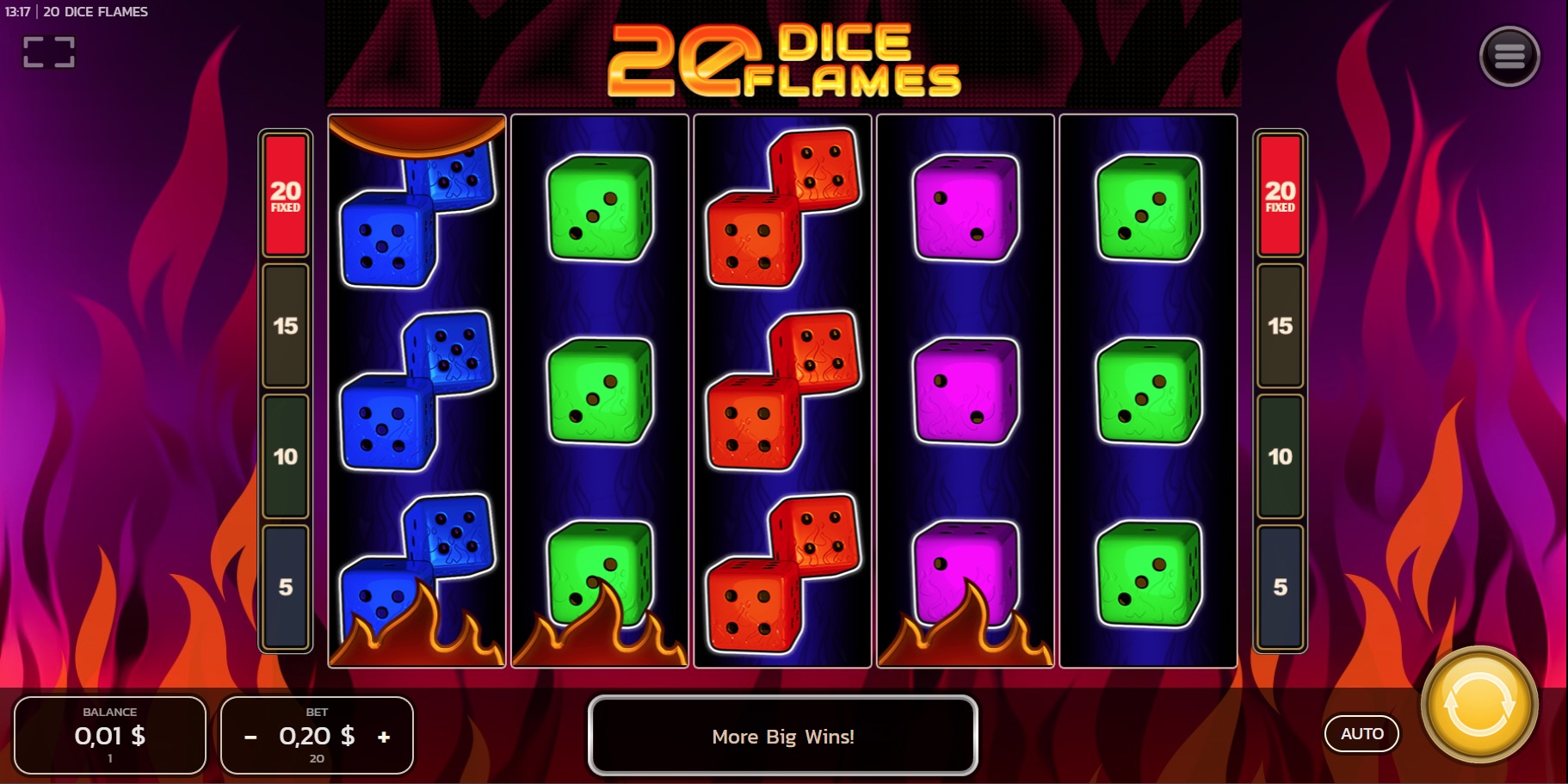
Task: Click the BET display showing 0,20 $
Action: coord(316,736)
